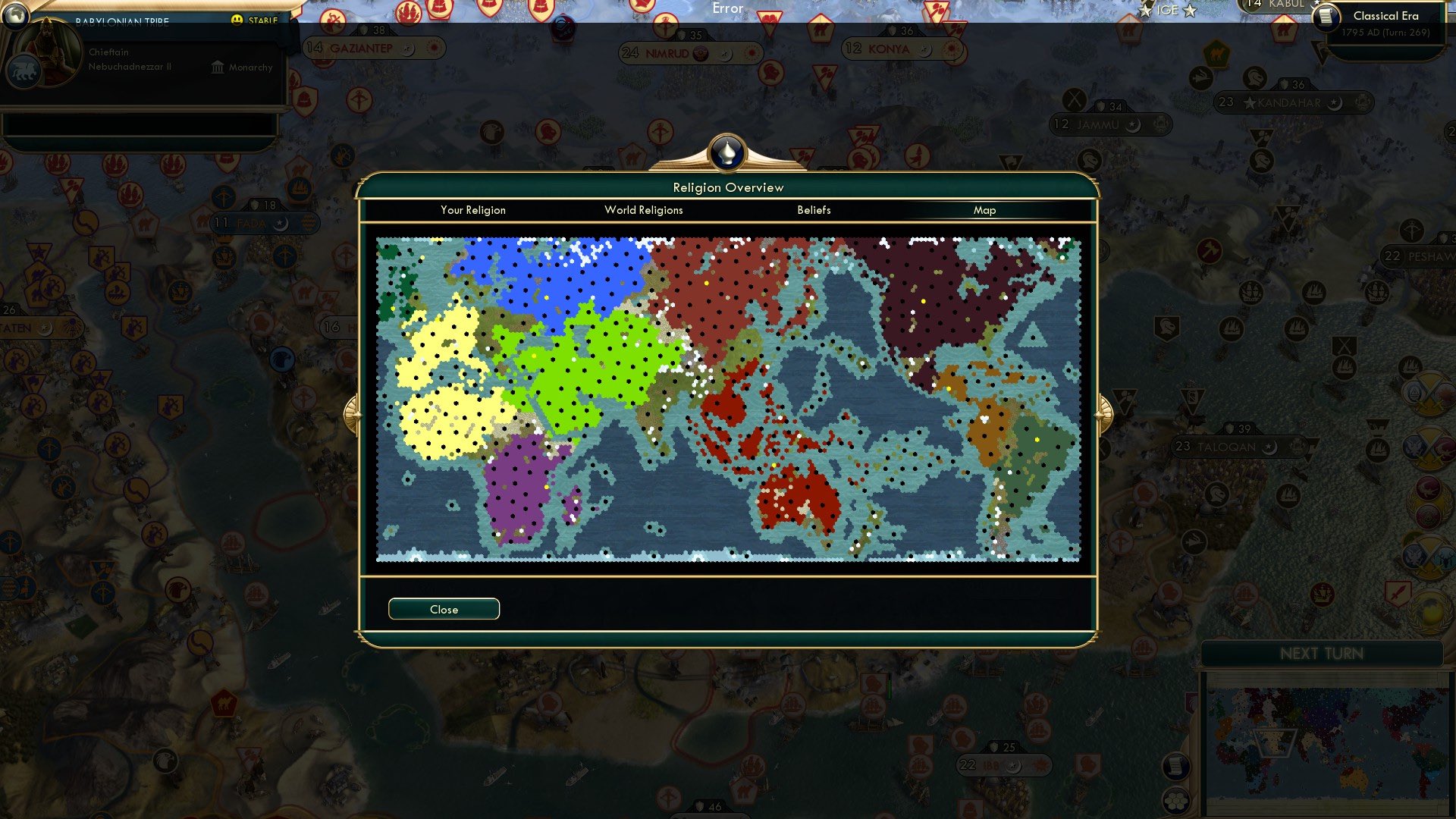This screenshot has height=819, width=1456.
Task: Click the defense shield value above Gaziantep
Action: pos(372,30)
